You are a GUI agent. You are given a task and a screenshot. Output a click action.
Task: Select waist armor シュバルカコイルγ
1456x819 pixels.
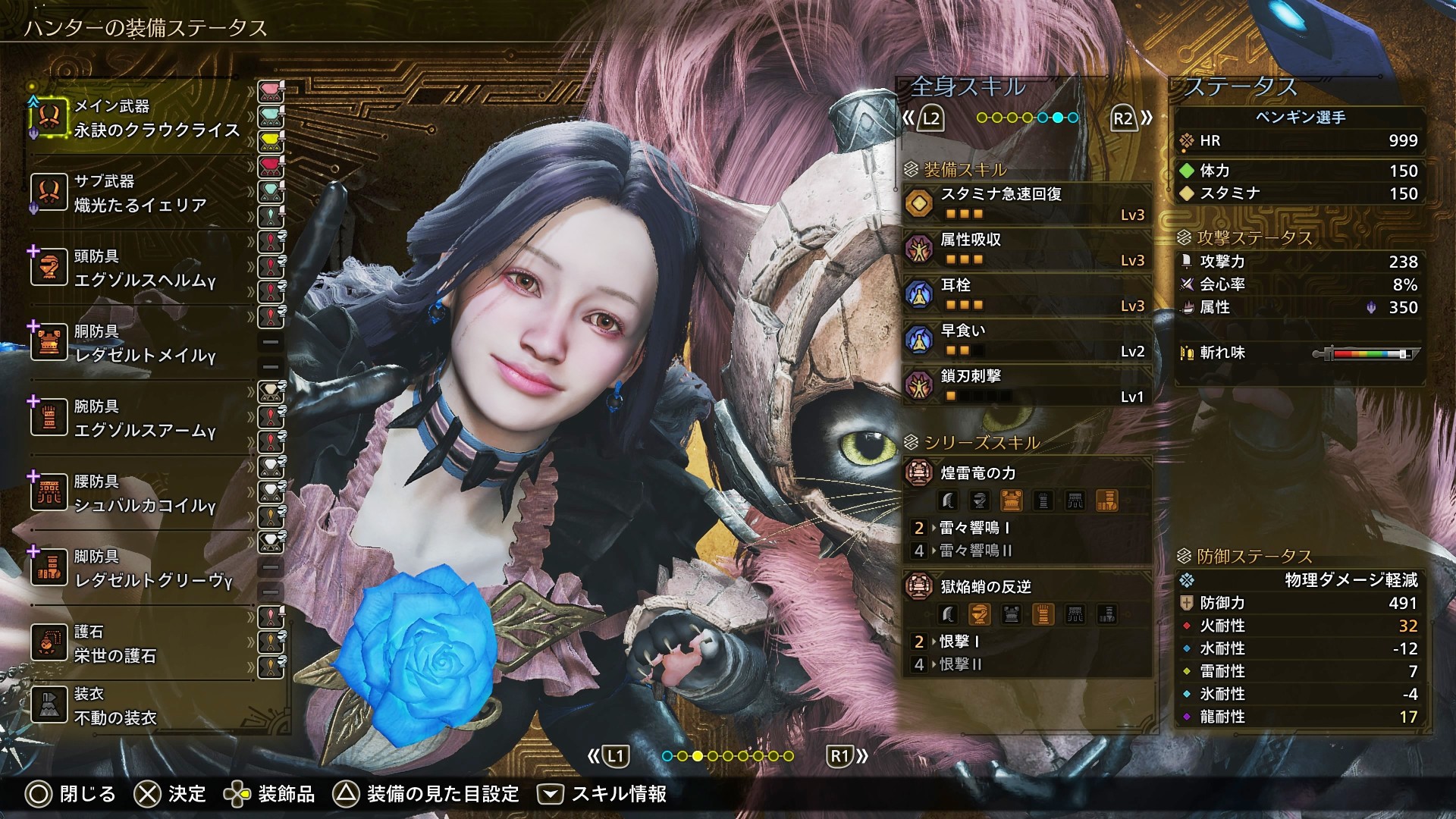pos(144,494)
